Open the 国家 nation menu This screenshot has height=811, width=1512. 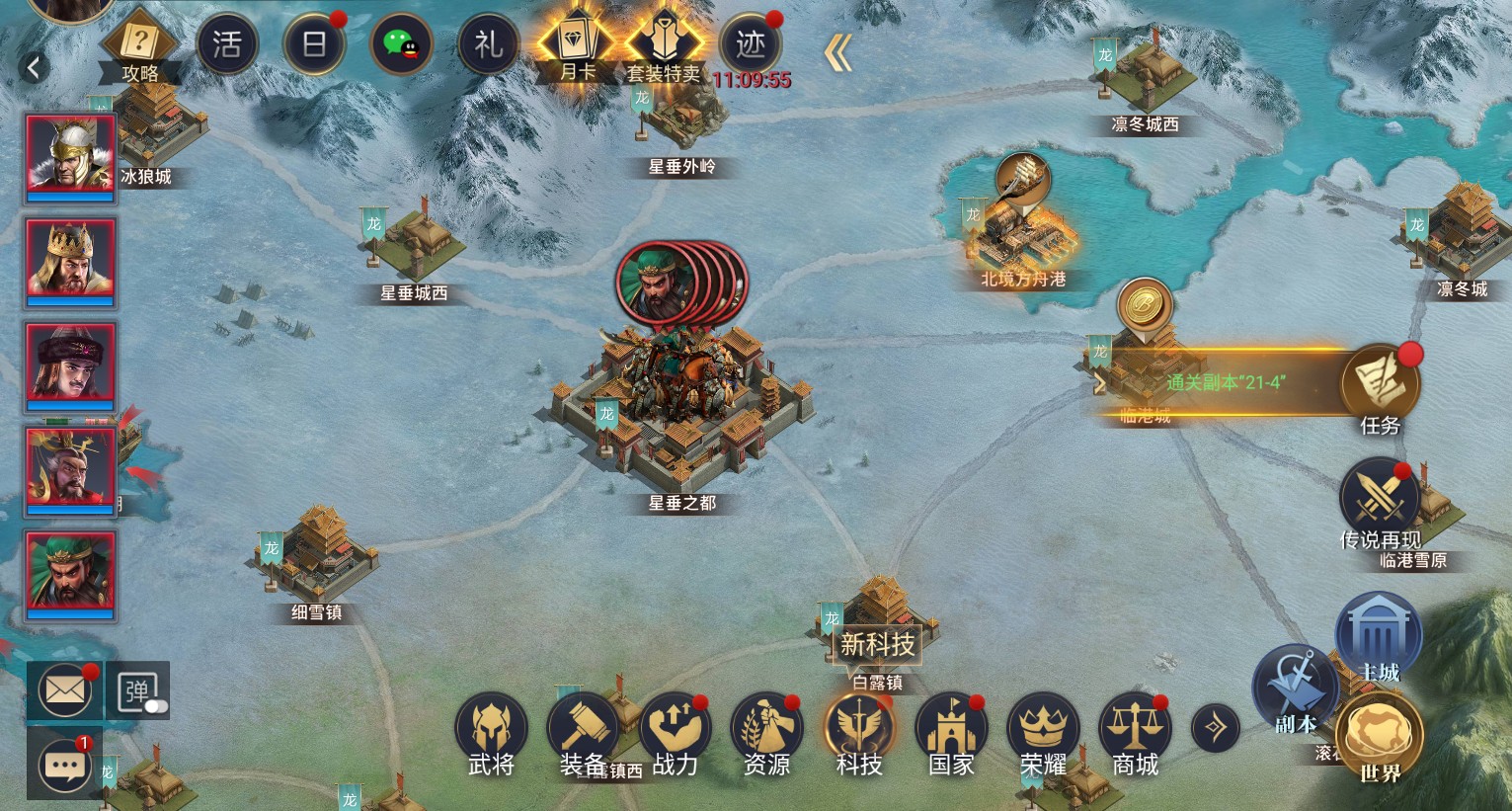(x=951, y=736)
